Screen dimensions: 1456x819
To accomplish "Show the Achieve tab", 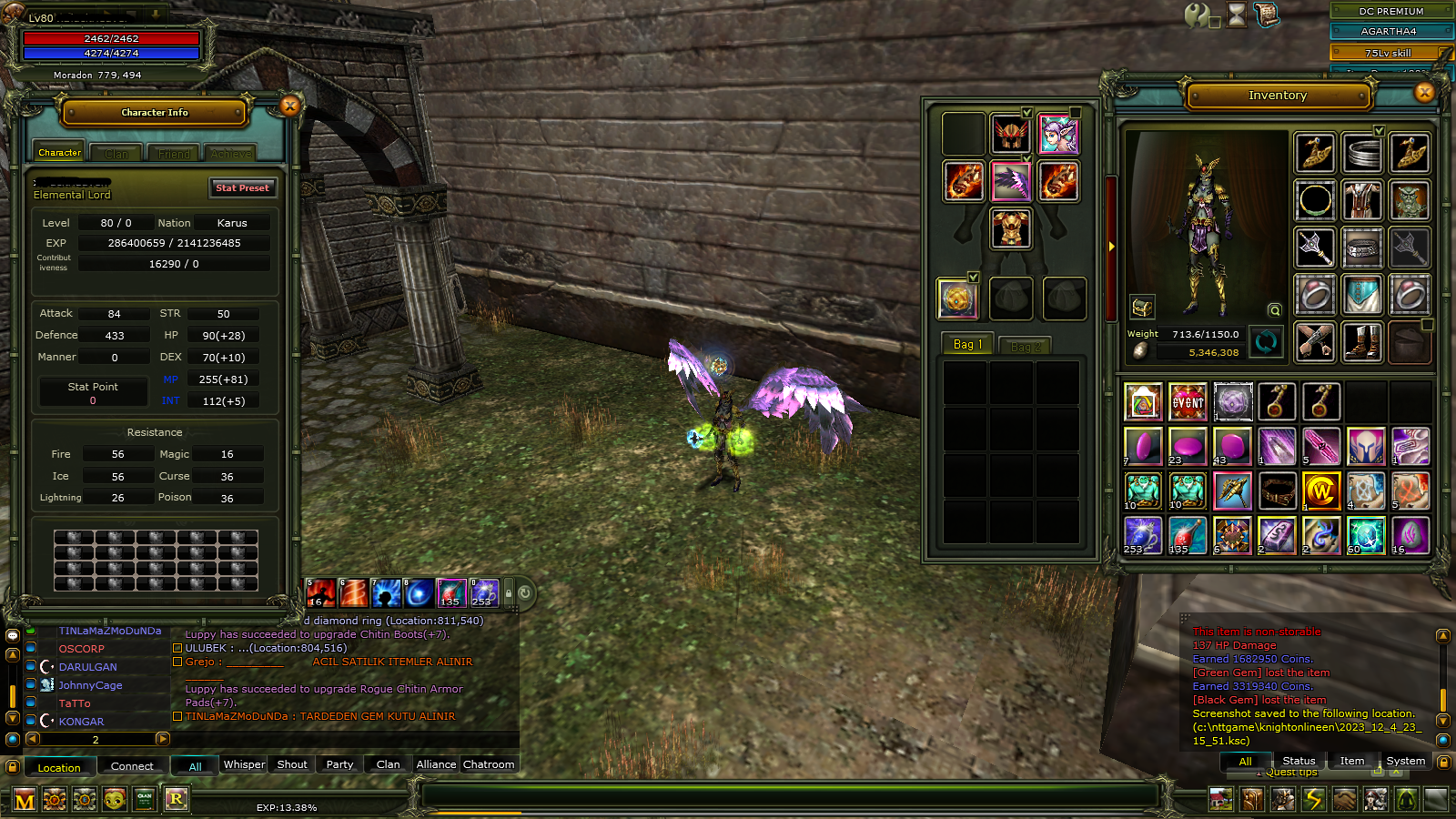I will 231,154.
